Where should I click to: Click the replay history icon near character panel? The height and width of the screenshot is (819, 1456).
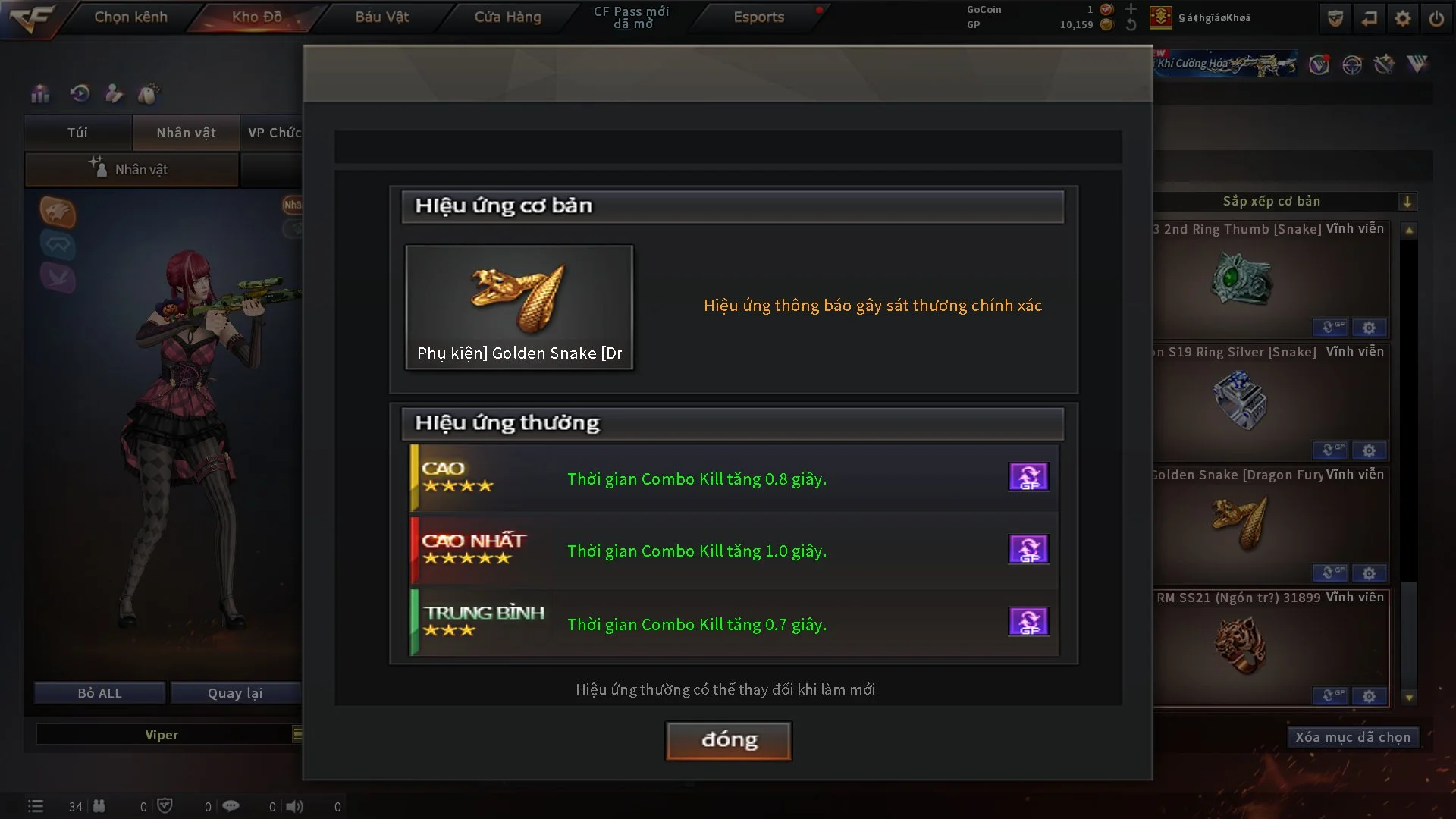point(79,93)
